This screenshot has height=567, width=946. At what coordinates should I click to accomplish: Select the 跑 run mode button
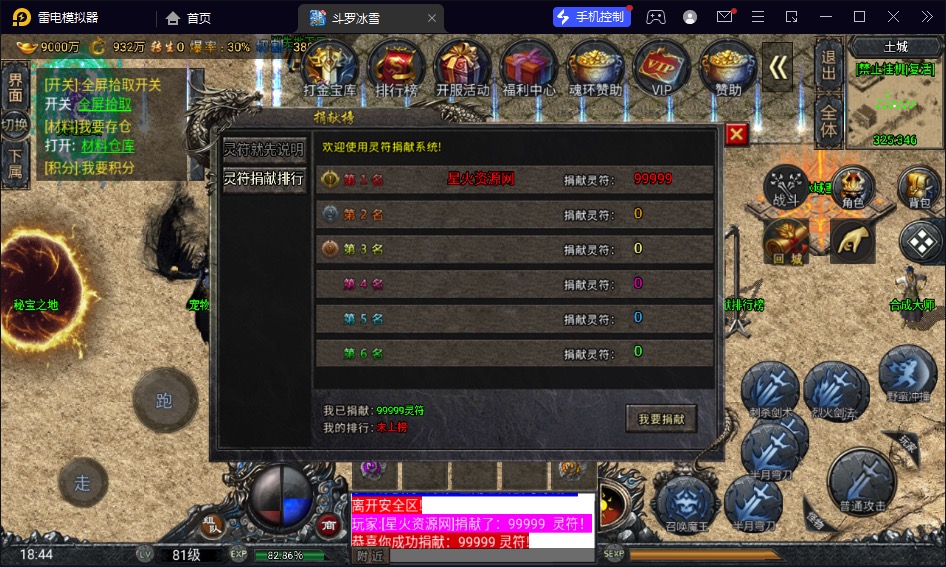pyautogui.click(x=165, y=401)
